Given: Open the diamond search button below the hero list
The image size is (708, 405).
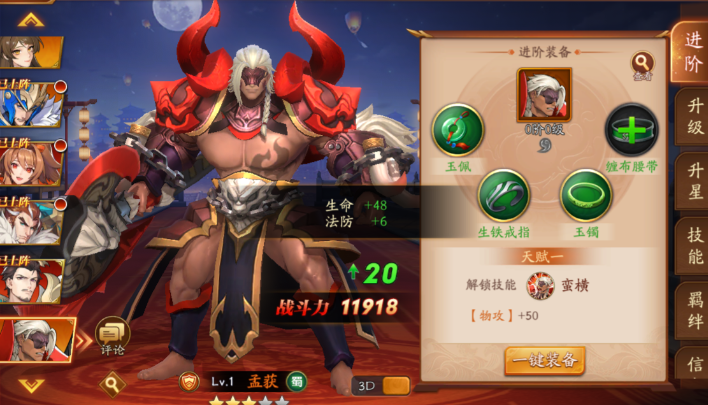Looking at the screenshot, I should 111,381.
